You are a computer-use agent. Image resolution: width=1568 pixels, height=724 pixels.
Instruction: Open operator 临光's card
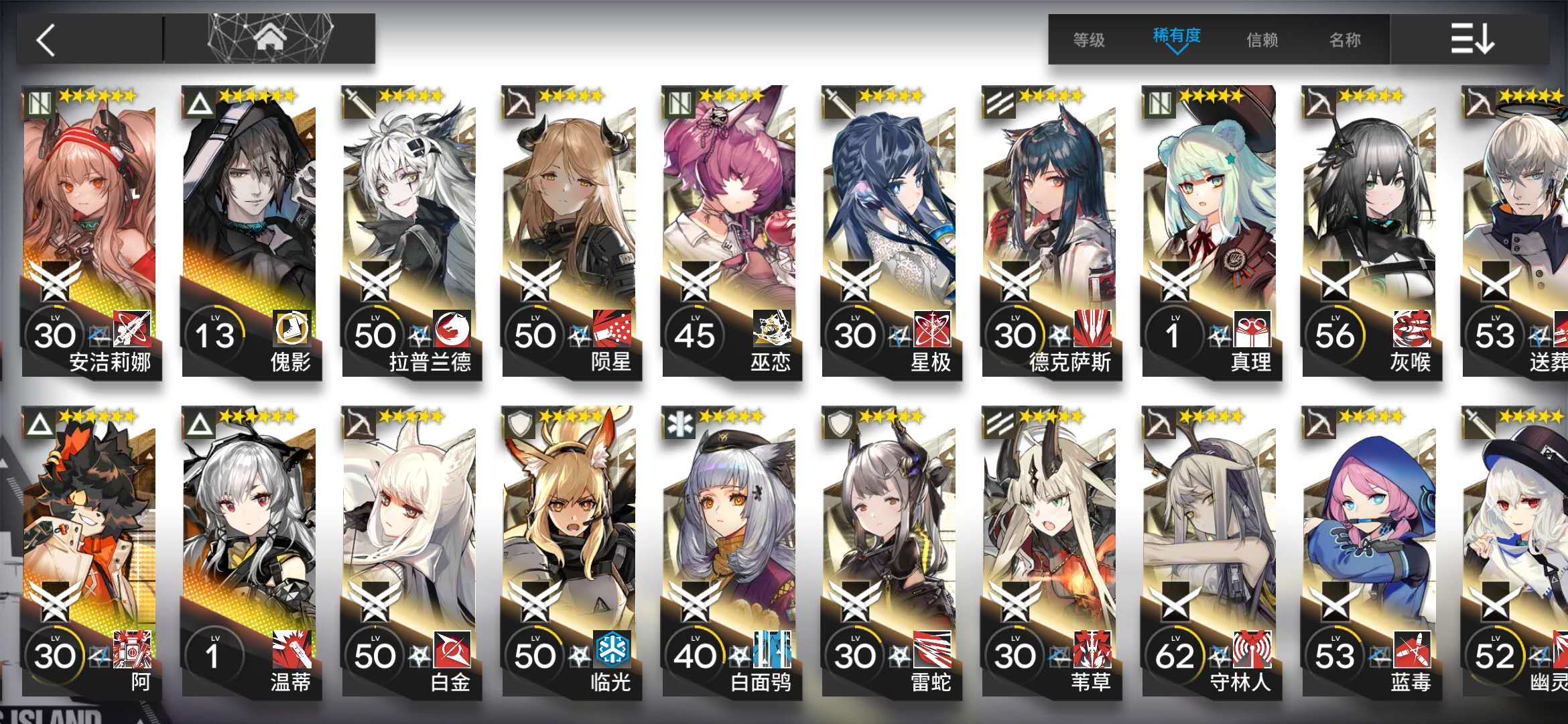click(x=570, y=552)
